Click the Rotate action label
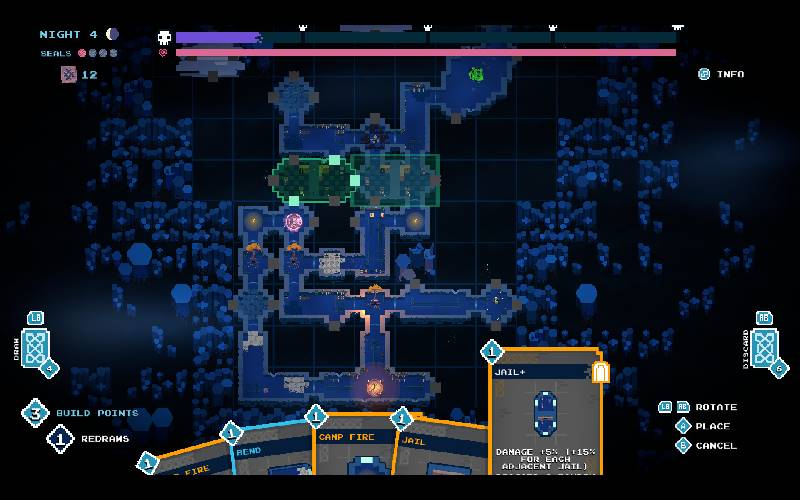 [715, 407]
